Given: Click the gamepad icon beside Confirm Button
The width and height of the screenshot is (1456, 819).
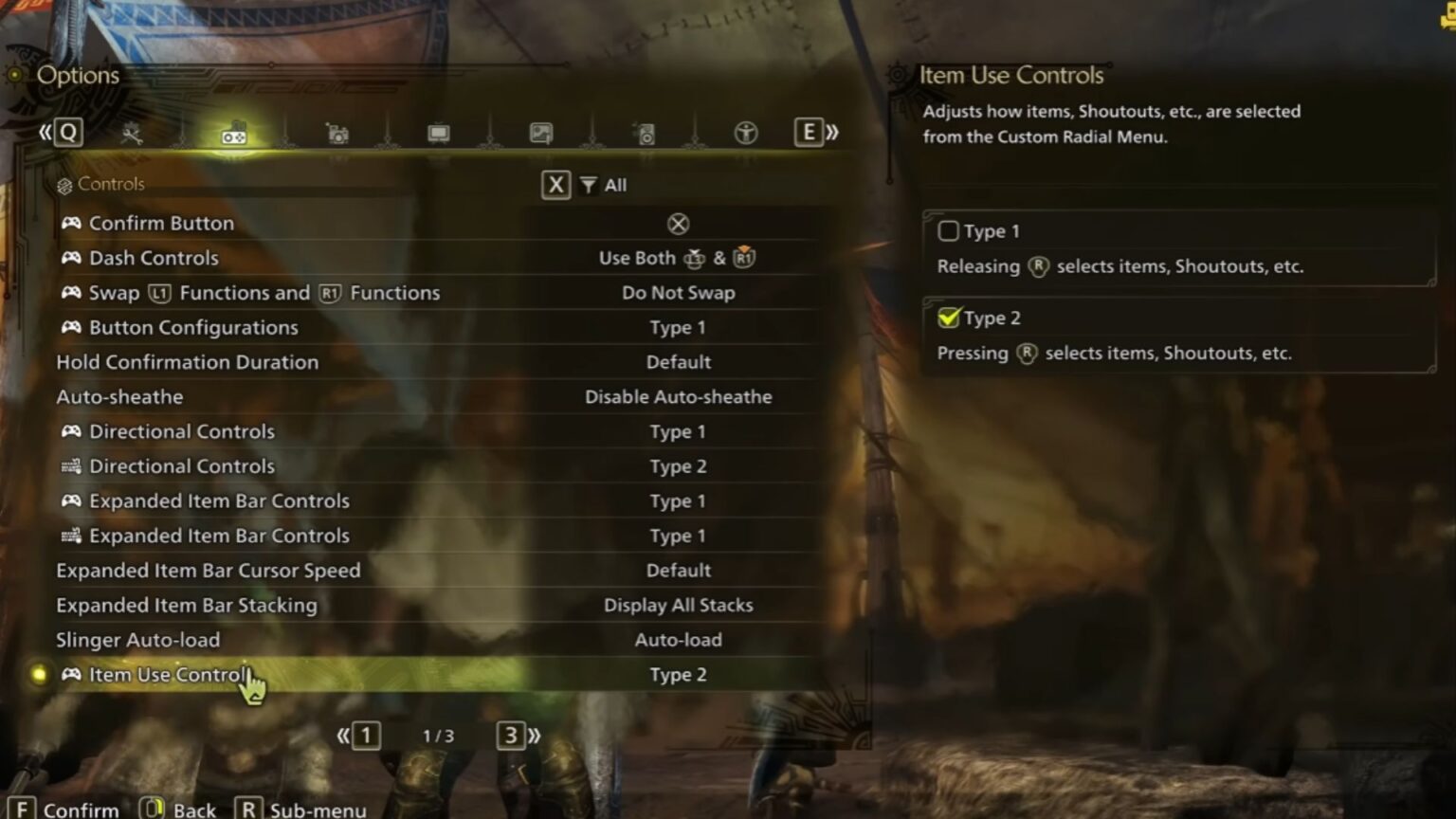Looking at the screenshot, I should click(x=70, y=223).
